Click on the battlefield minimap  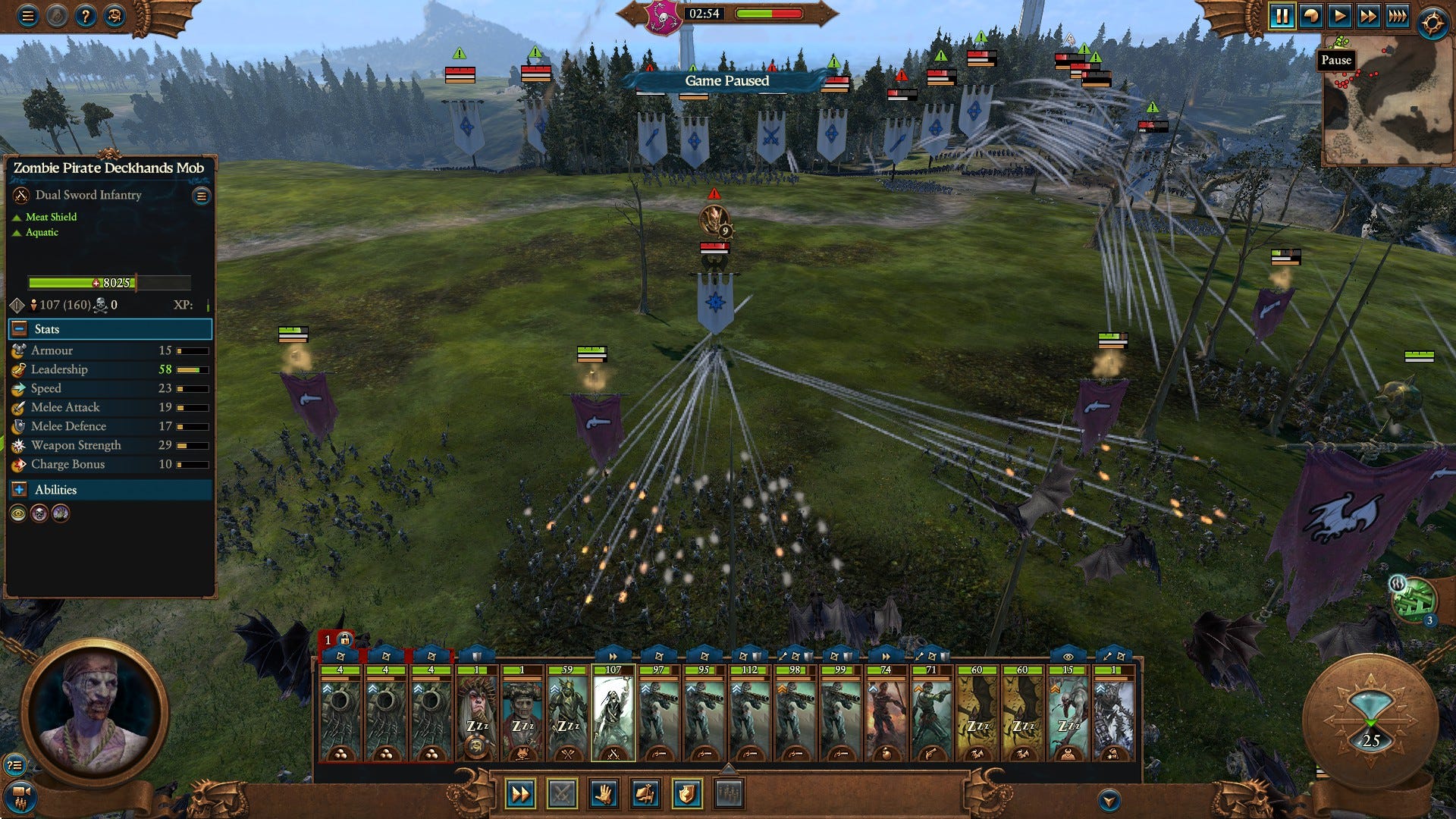tap(1388, 102)
